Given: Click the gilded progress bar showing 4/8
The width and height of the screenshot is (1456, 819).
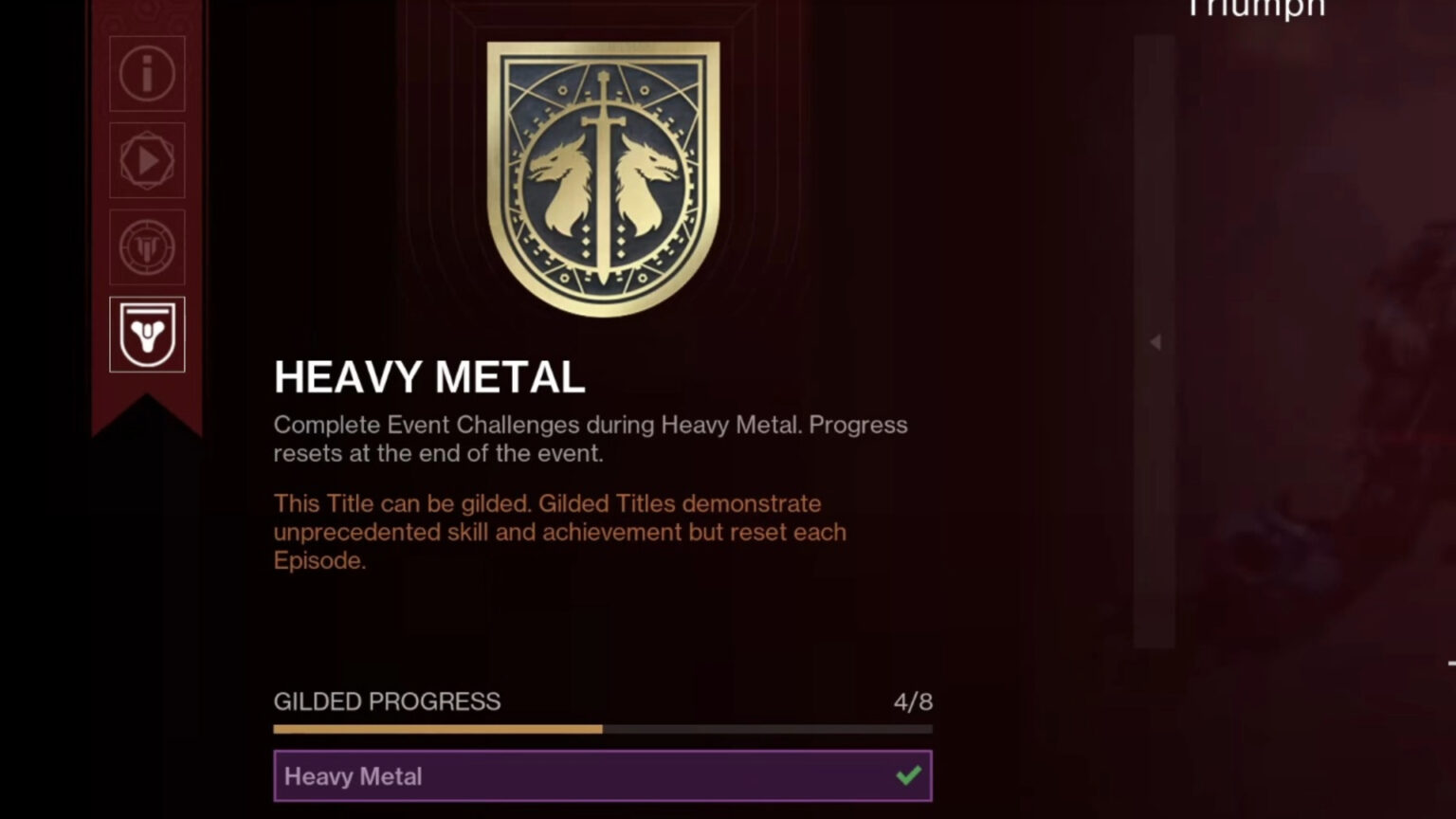Looking at the screenshot, I should [603, 730].
